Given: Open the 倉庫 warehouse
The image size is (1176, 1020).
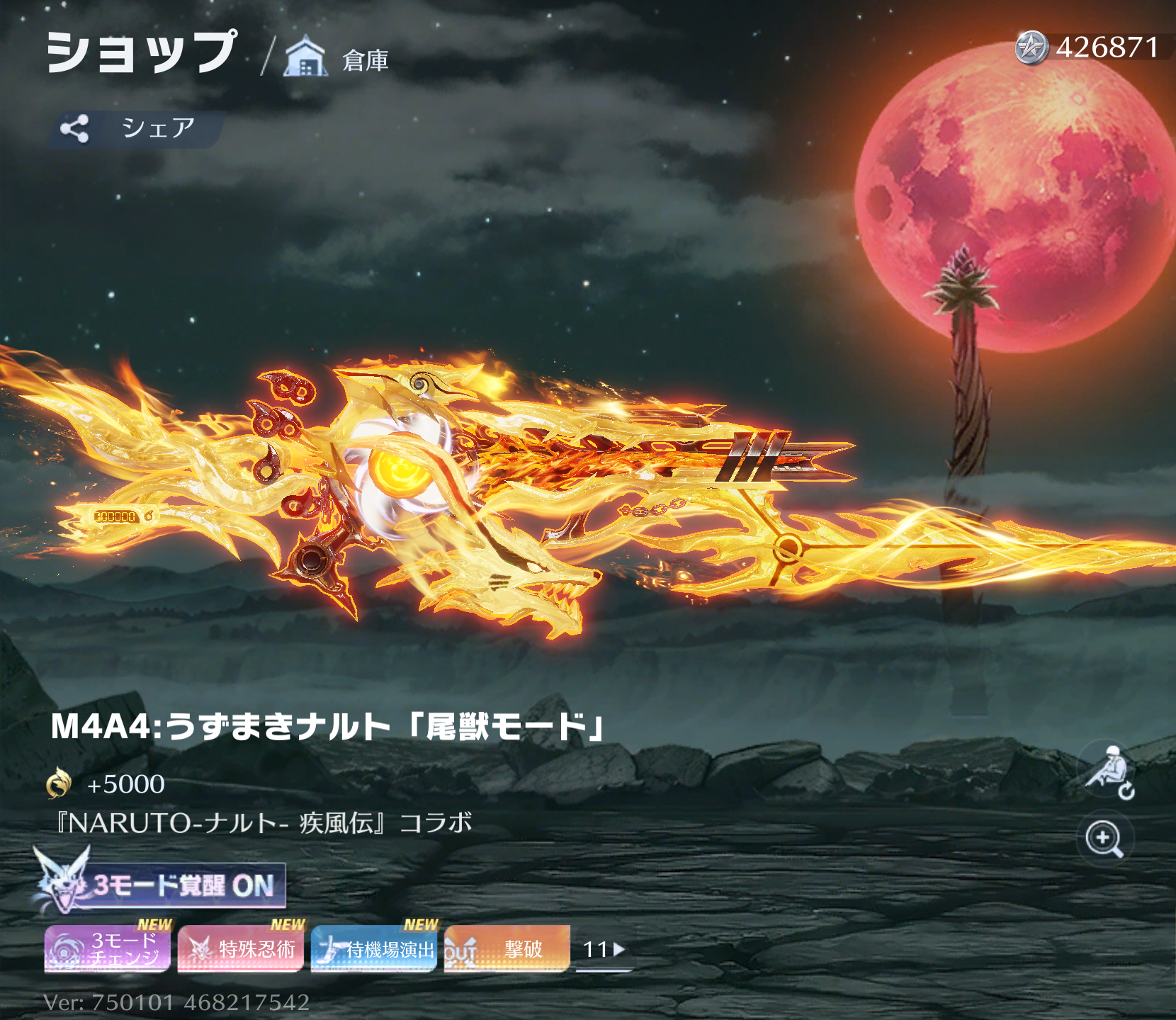Looking at the screenshot, I should tap(337, 58).
